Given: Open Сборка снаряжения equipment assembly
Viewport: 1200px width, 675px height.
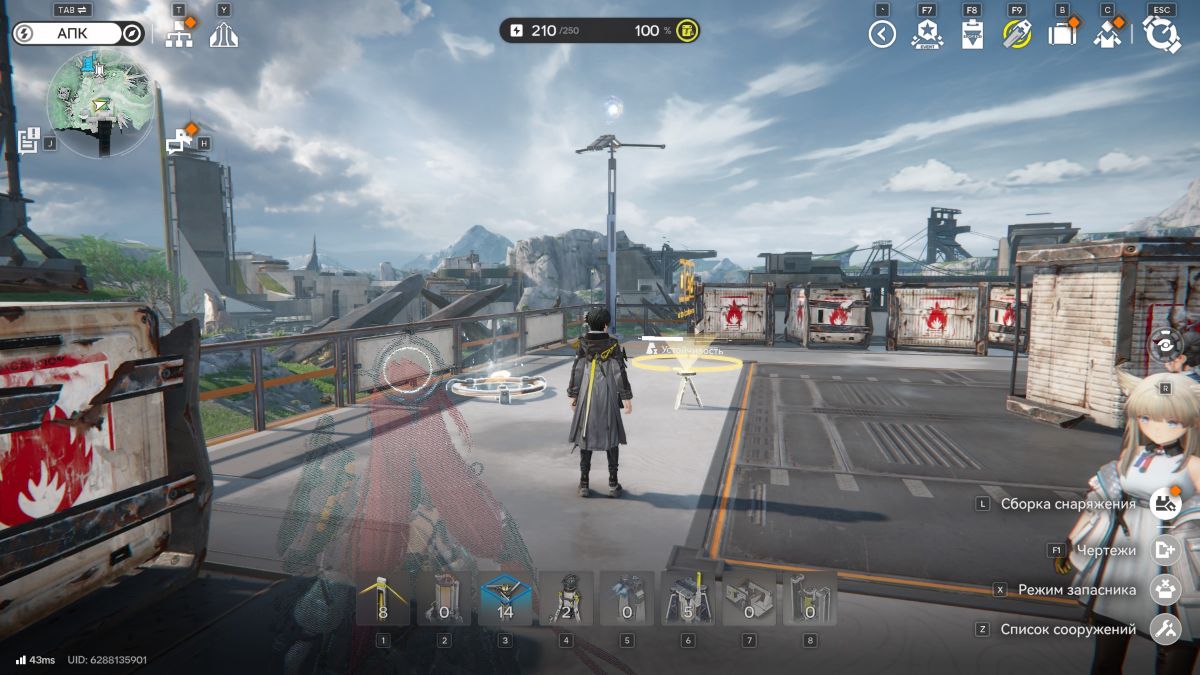Looking at the screenshot, I should click(1165, 504).
